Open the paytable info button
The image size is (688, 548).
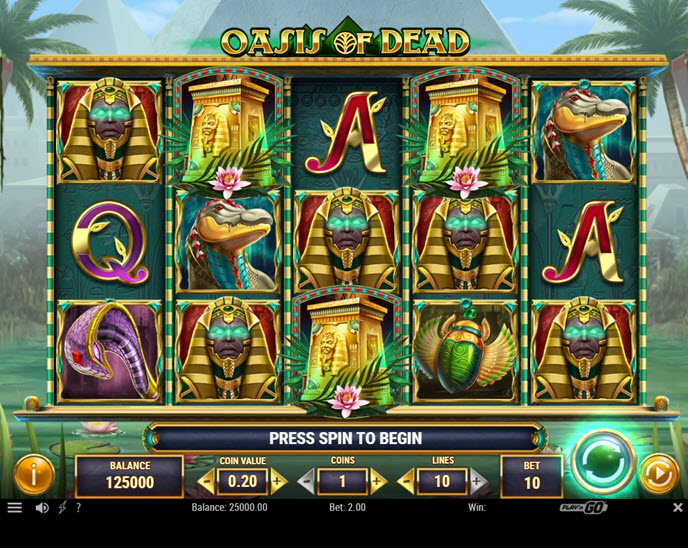point(33,474)
